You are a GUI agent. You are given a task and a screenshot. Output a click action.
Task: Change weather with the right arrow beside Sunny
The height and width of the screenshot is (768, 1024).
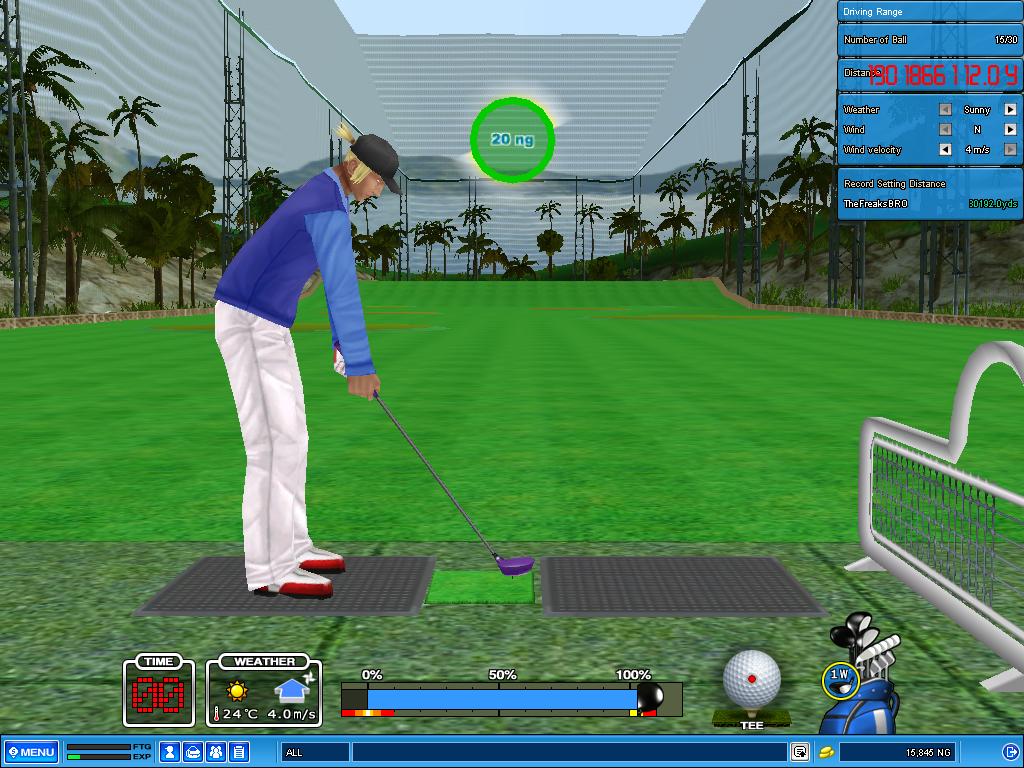coord(1010,110)
